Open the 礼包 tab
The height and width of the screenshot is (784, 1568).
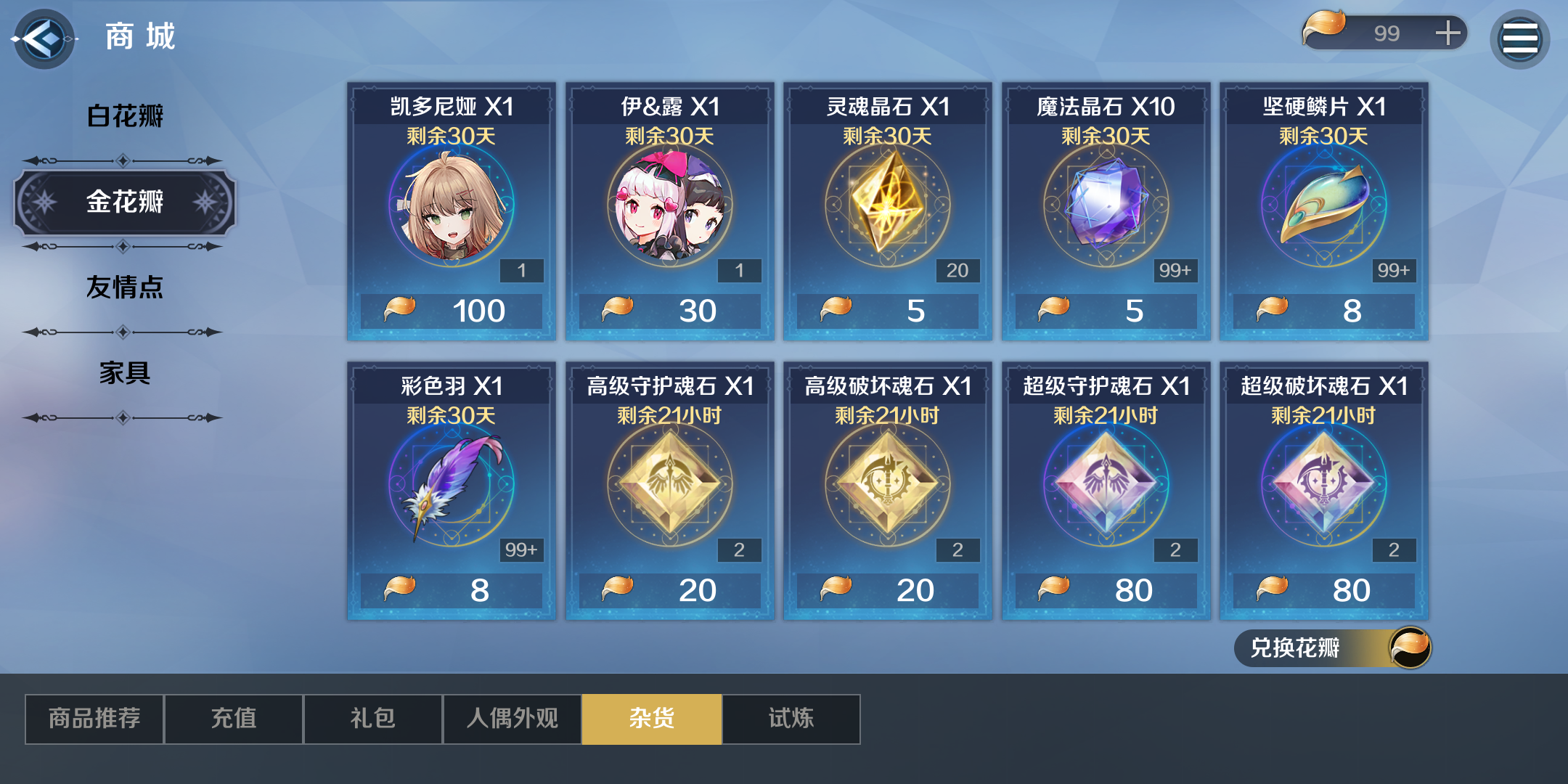(372, 718)
